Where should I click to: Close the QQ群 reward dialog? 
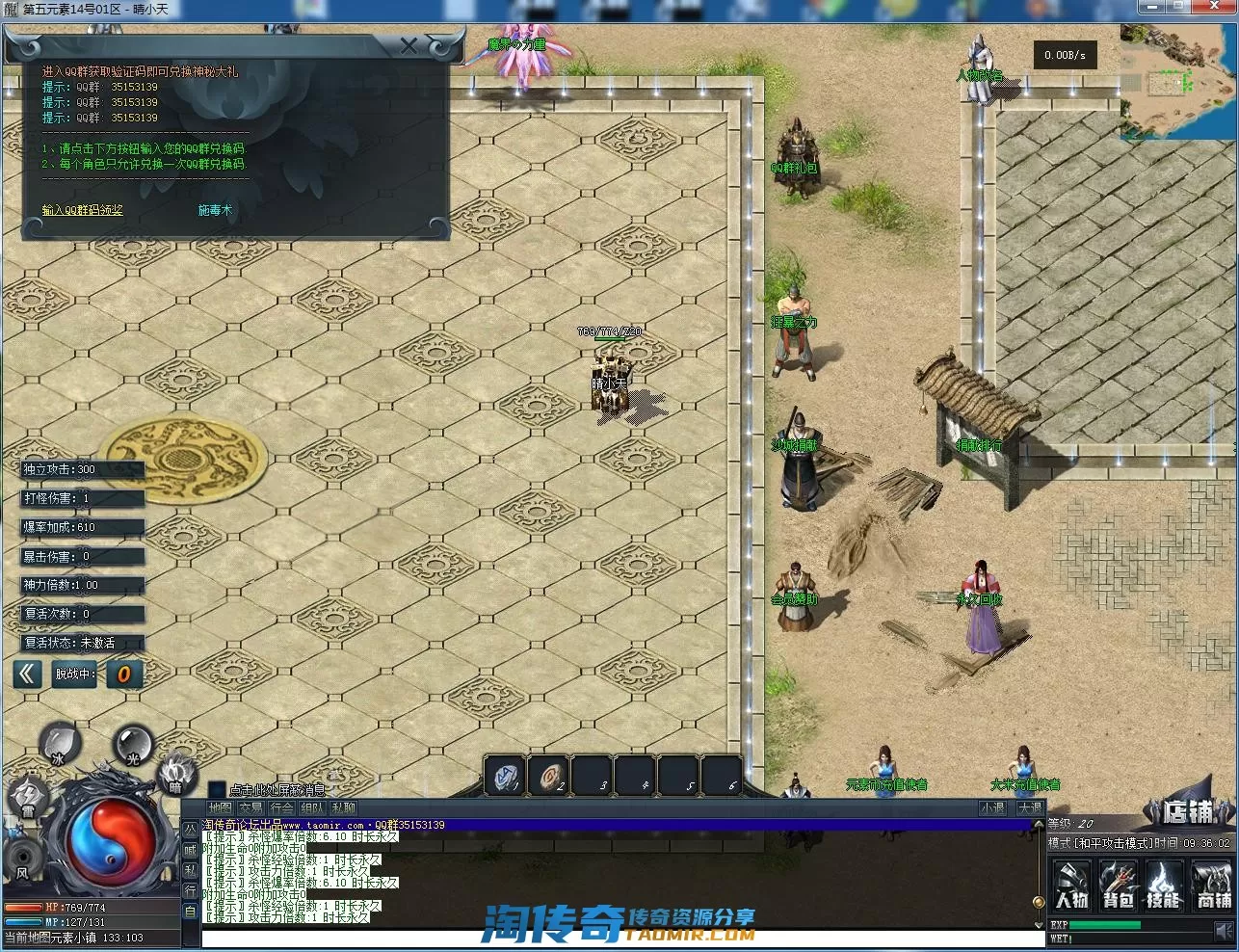coord(409,46)
